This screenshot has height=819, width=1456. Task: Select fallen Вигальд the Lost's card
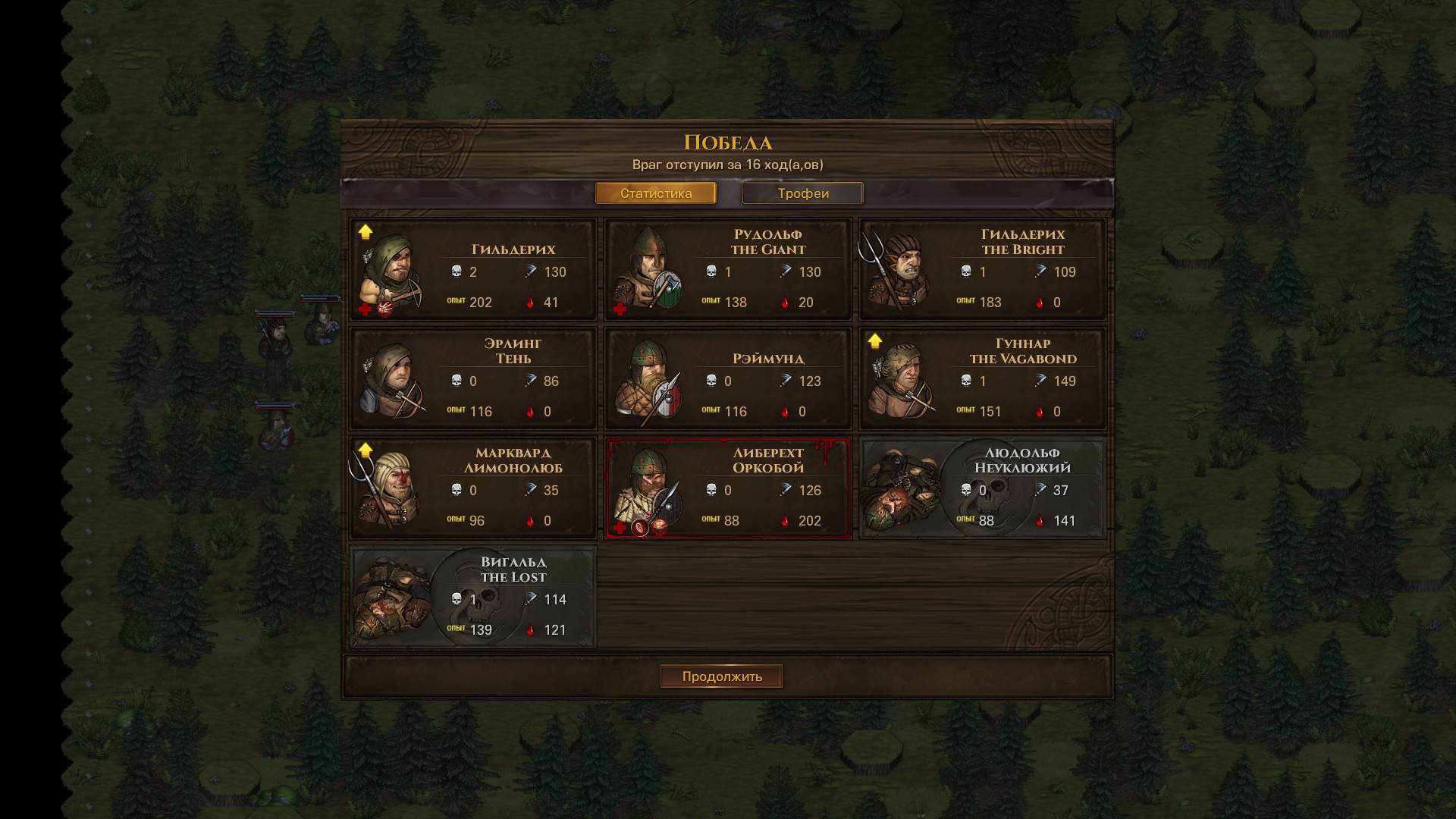[x=473, y=598]
